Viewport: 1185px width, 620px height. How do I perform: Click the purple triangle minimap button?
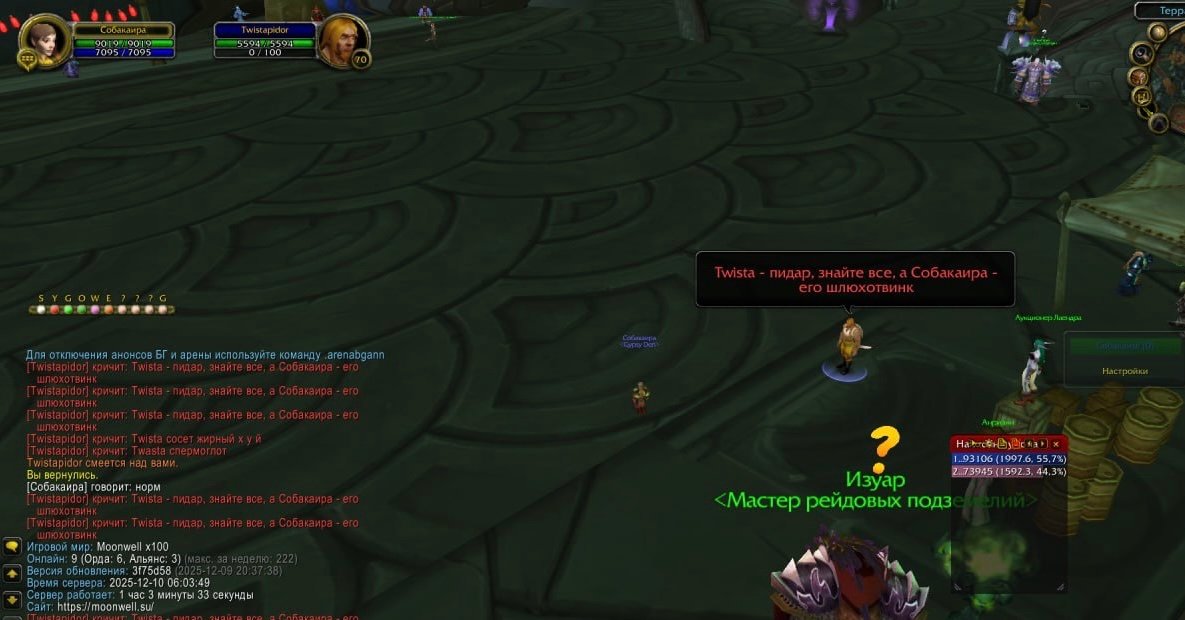[1158, 123]
